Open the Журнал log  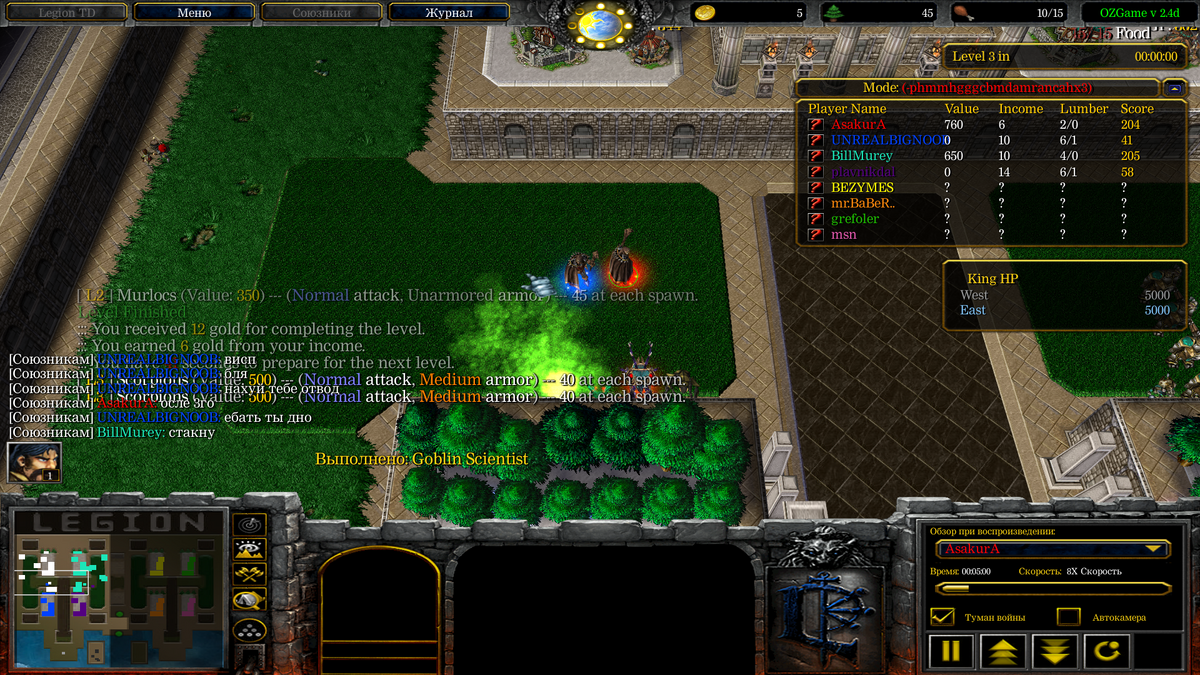point(448,13)
